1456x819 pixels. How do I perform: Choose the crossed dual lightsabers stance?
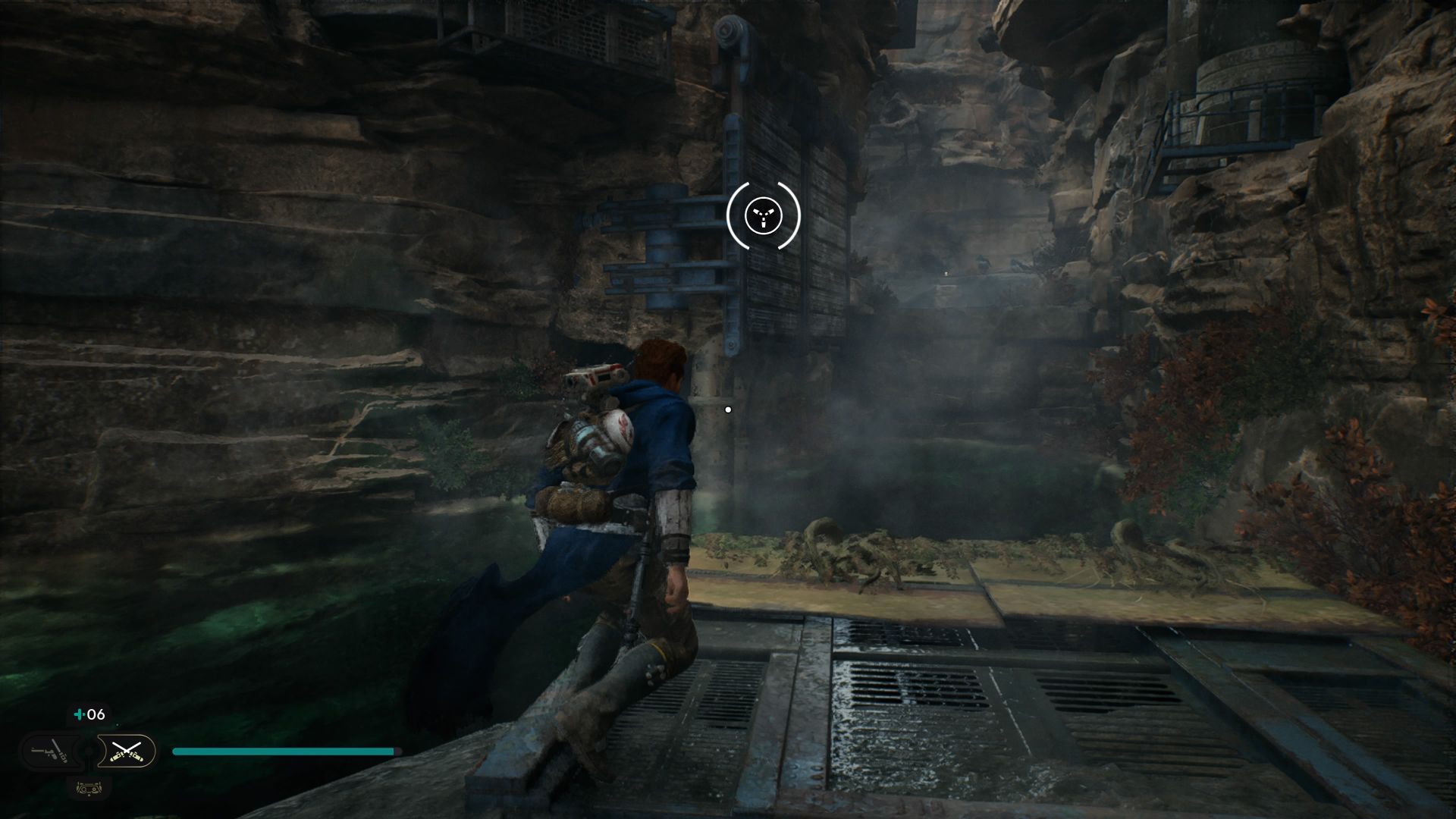point(127,752)
